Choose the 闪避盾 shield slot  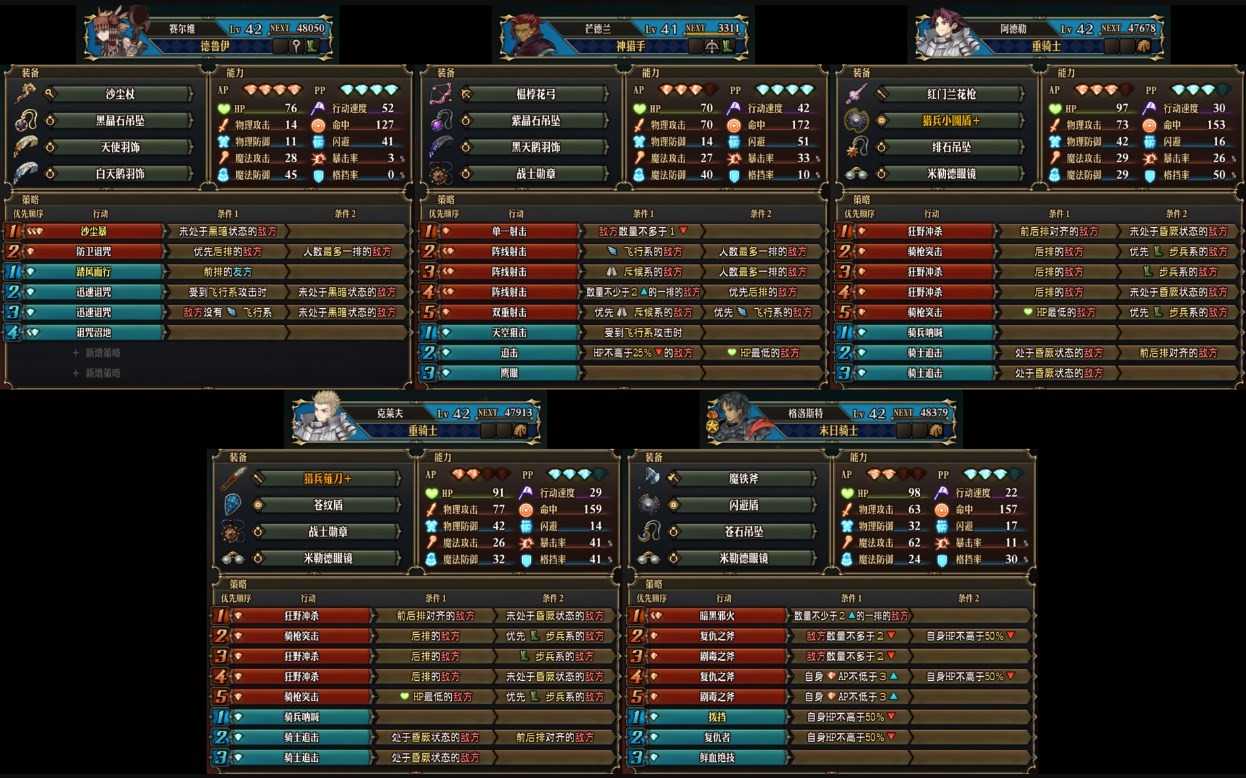(743, 505)
